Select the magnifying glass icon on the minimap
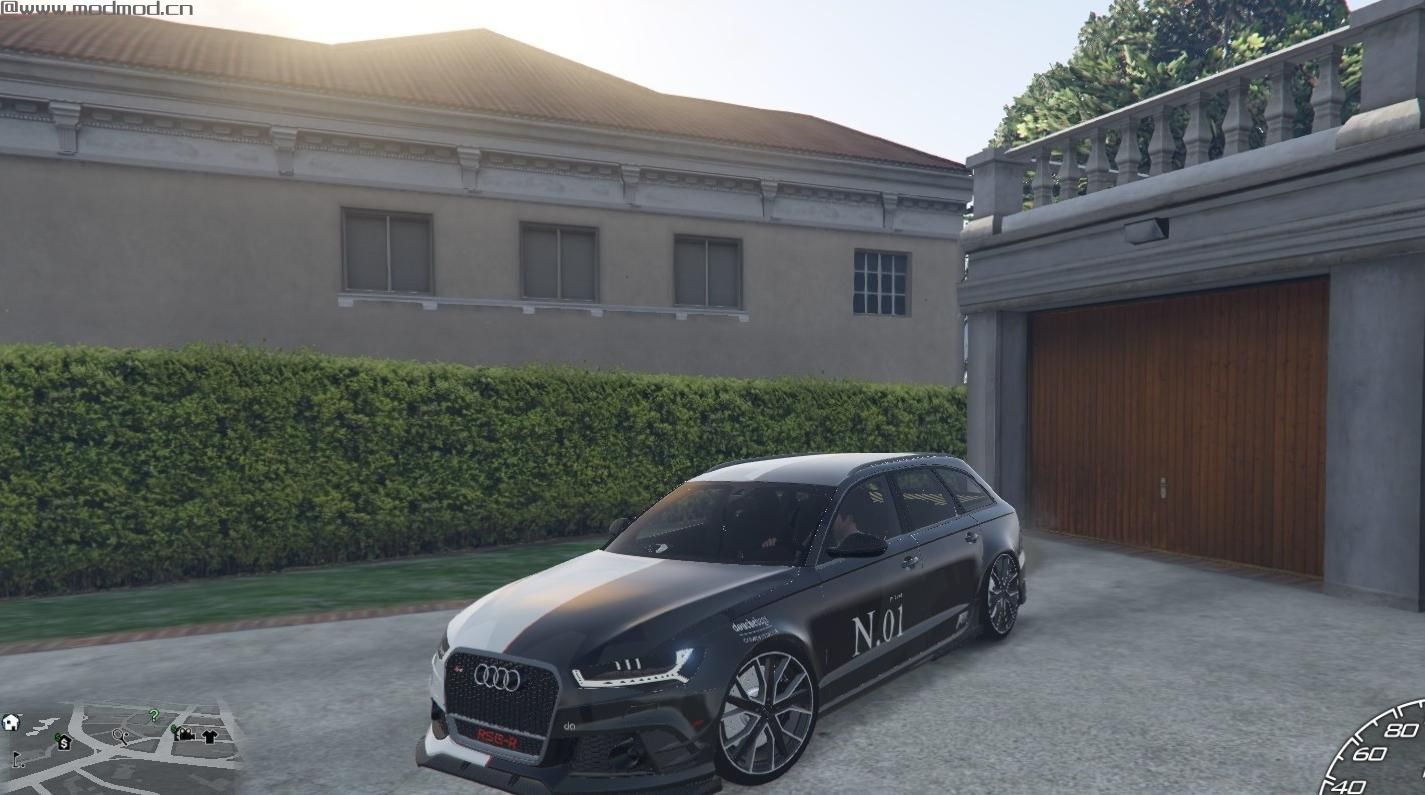 coord(120,736)
